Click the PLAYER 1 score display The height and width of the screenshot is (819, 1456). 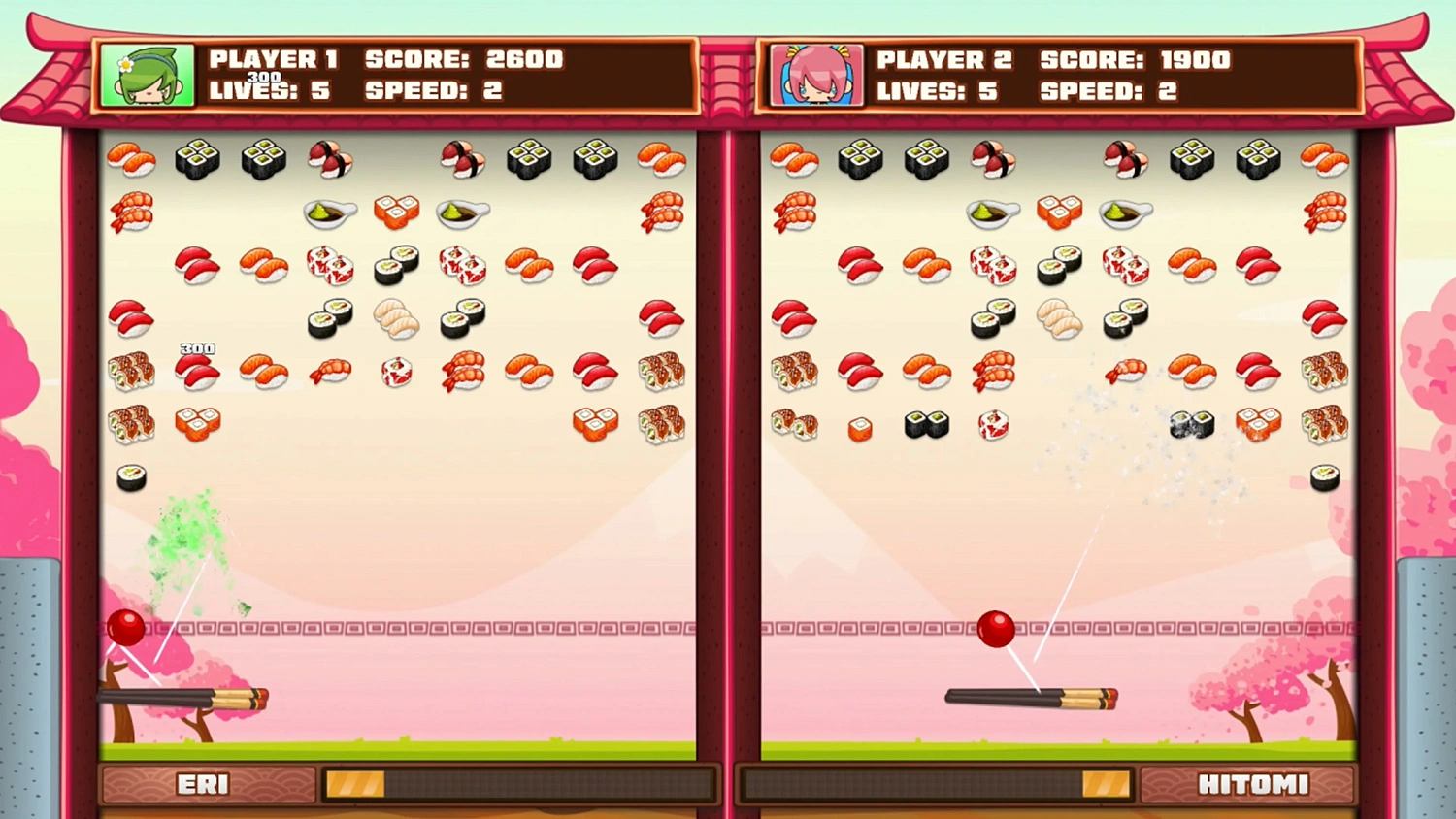pos(464,60)
